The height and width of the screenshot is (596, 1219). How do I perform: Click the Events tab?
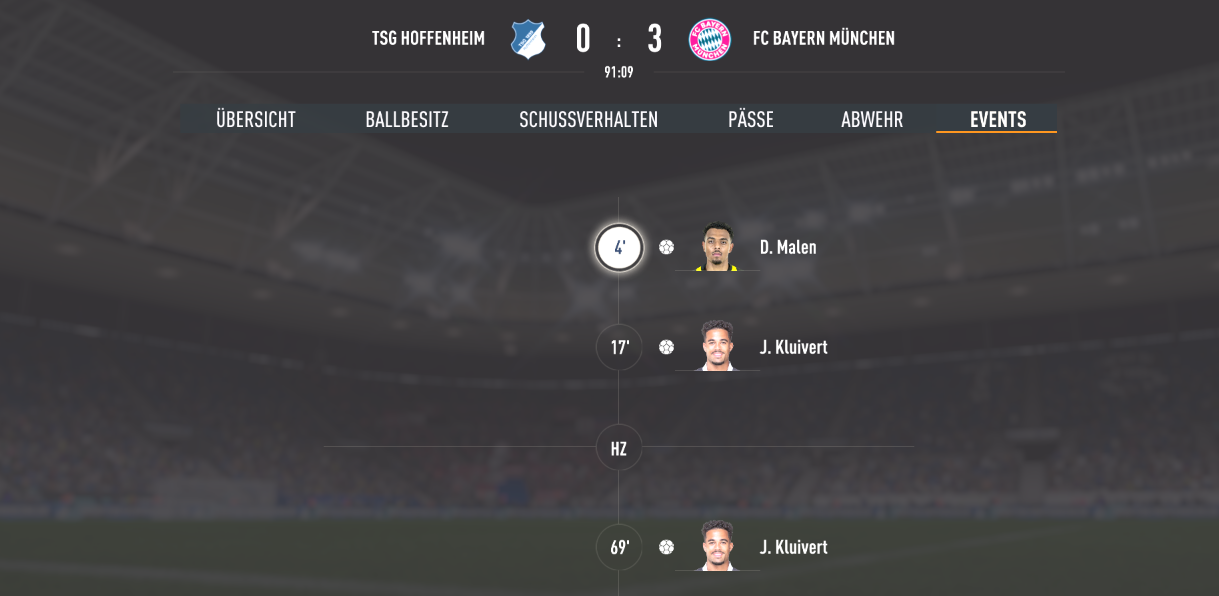[x=998, y=120]
